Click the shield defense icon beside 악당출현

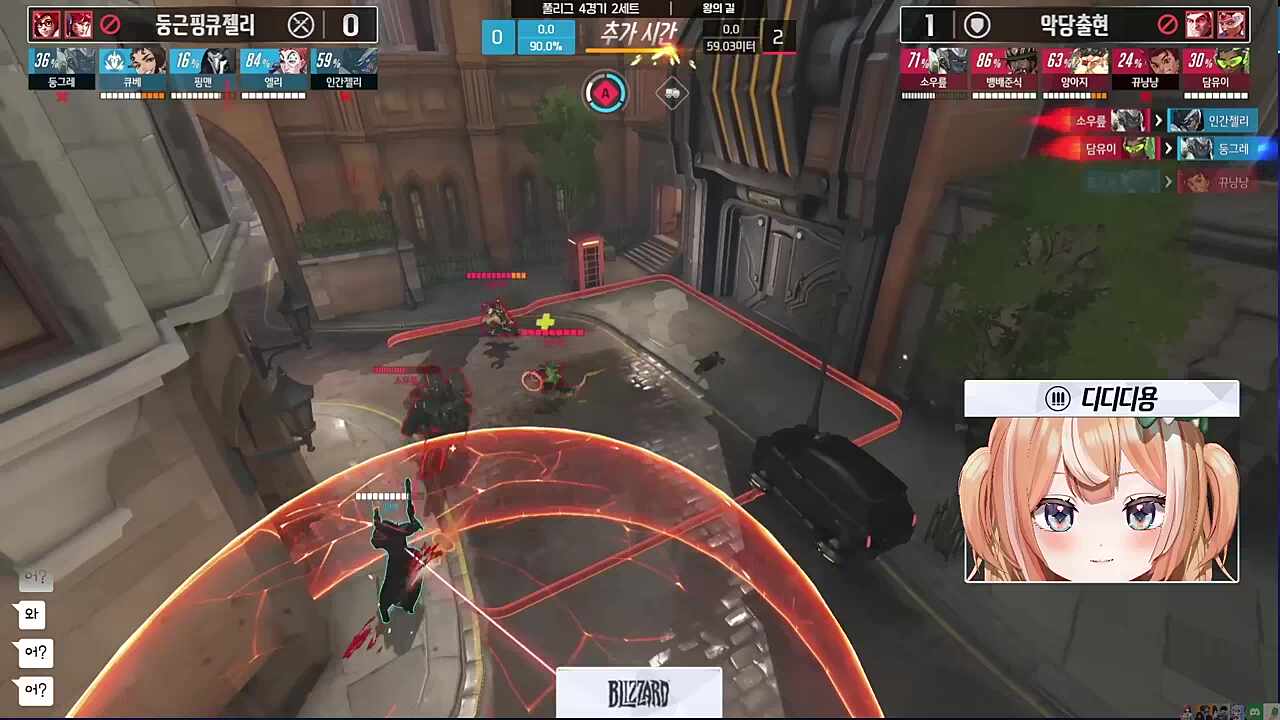tap(976, 25)
